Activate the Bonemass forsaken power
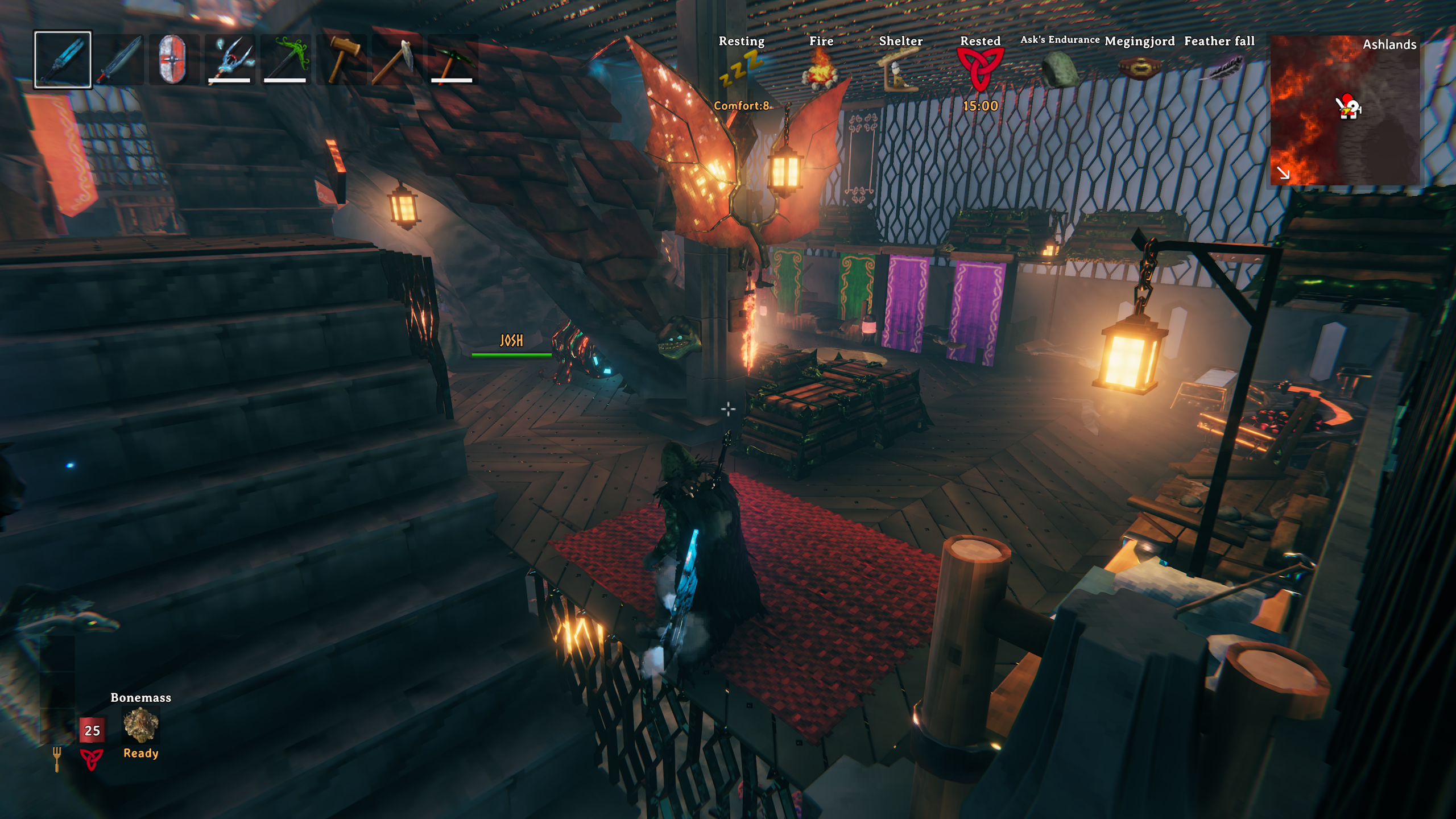 coord(140,725)
